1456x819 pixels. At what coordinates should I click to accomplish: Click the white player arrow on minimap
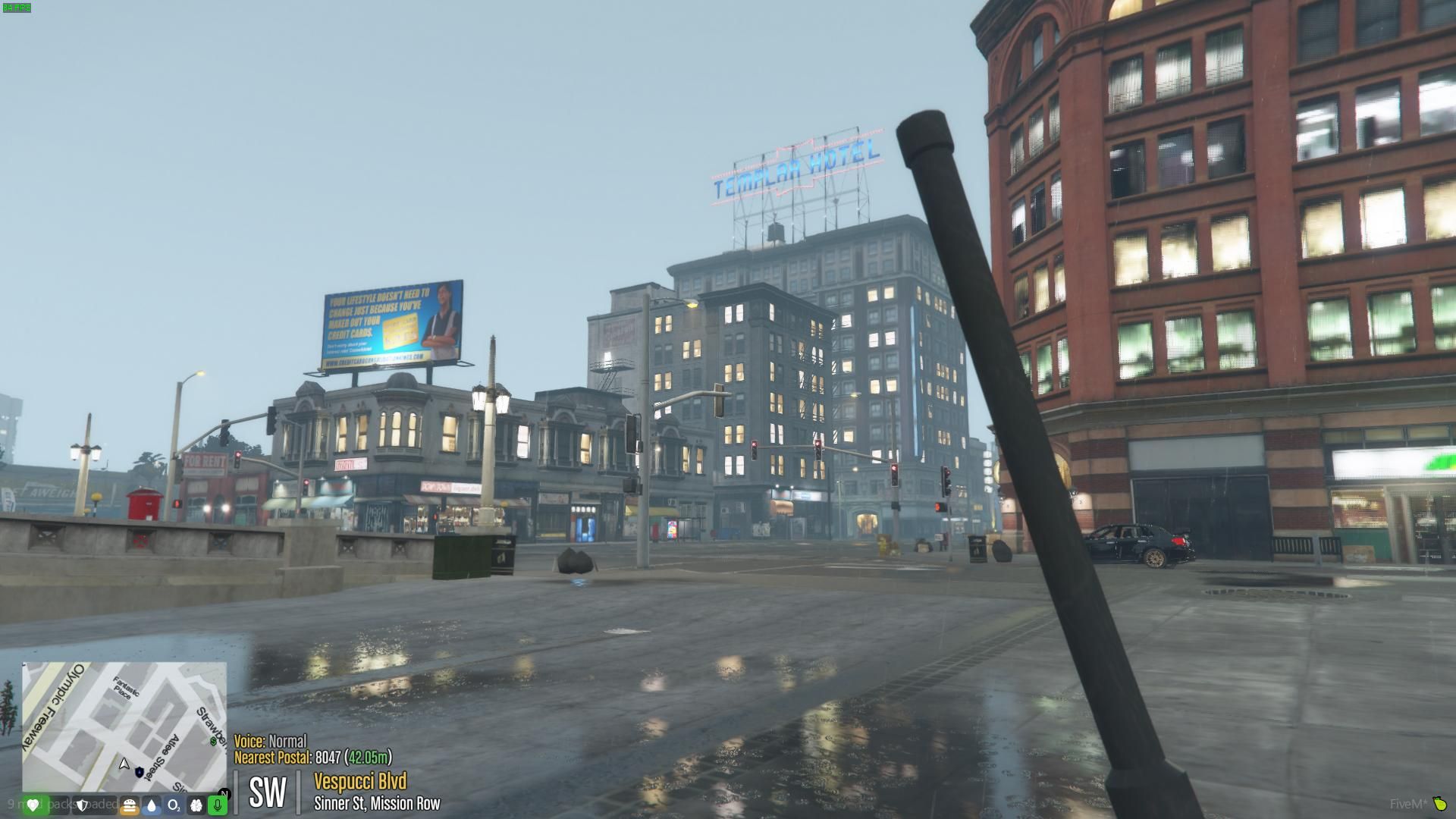(x=124, y=764)
